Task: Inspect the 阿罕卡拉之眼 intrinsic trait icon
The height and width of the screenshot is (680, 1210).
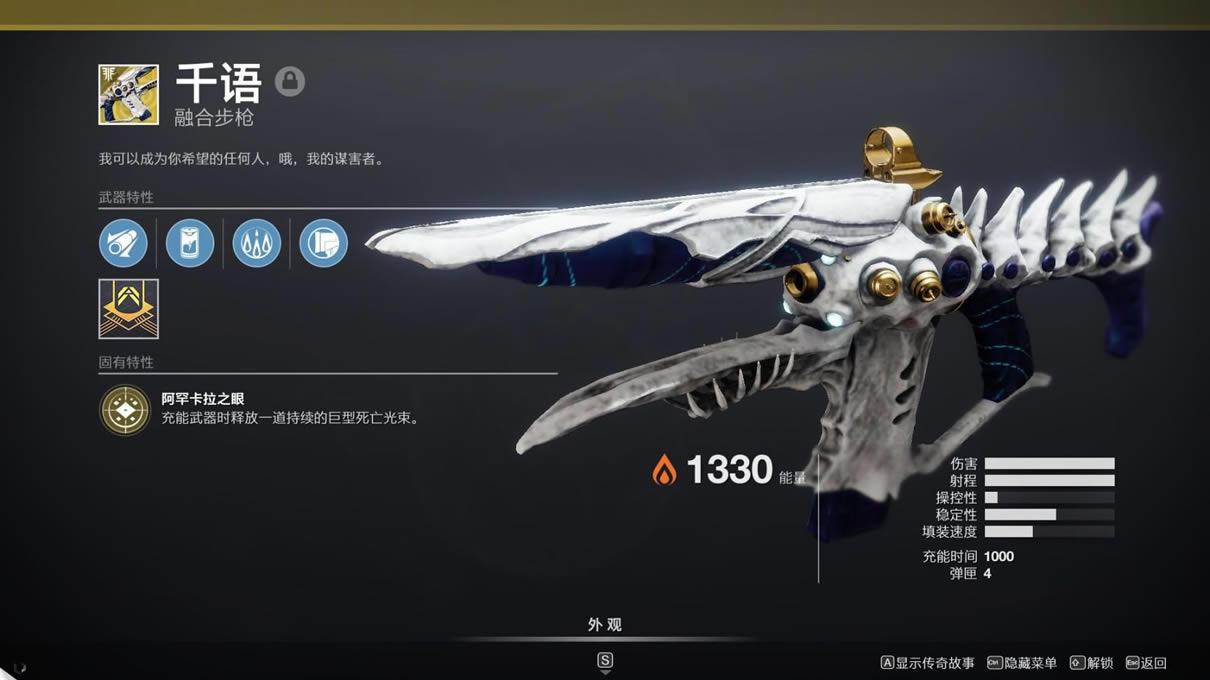Action: 125,409
